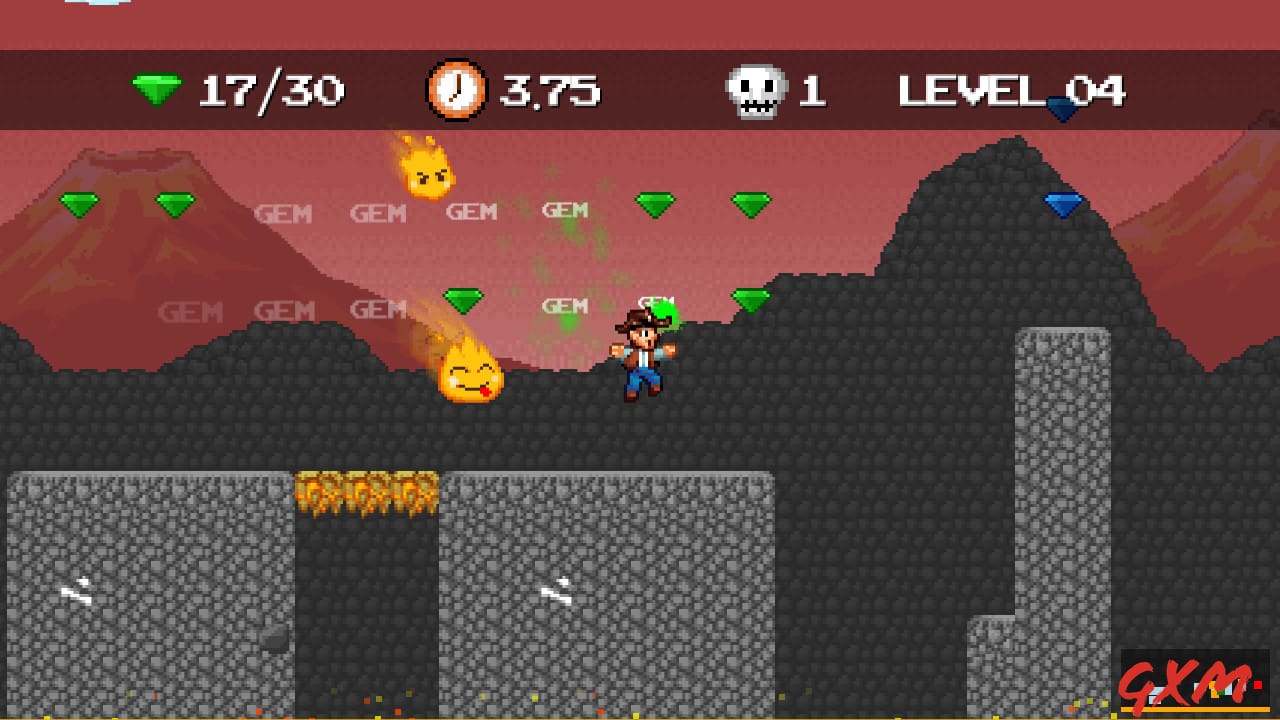Click the skull counter showing 1
1280x720 pixels.
click(x=812, y=90)
